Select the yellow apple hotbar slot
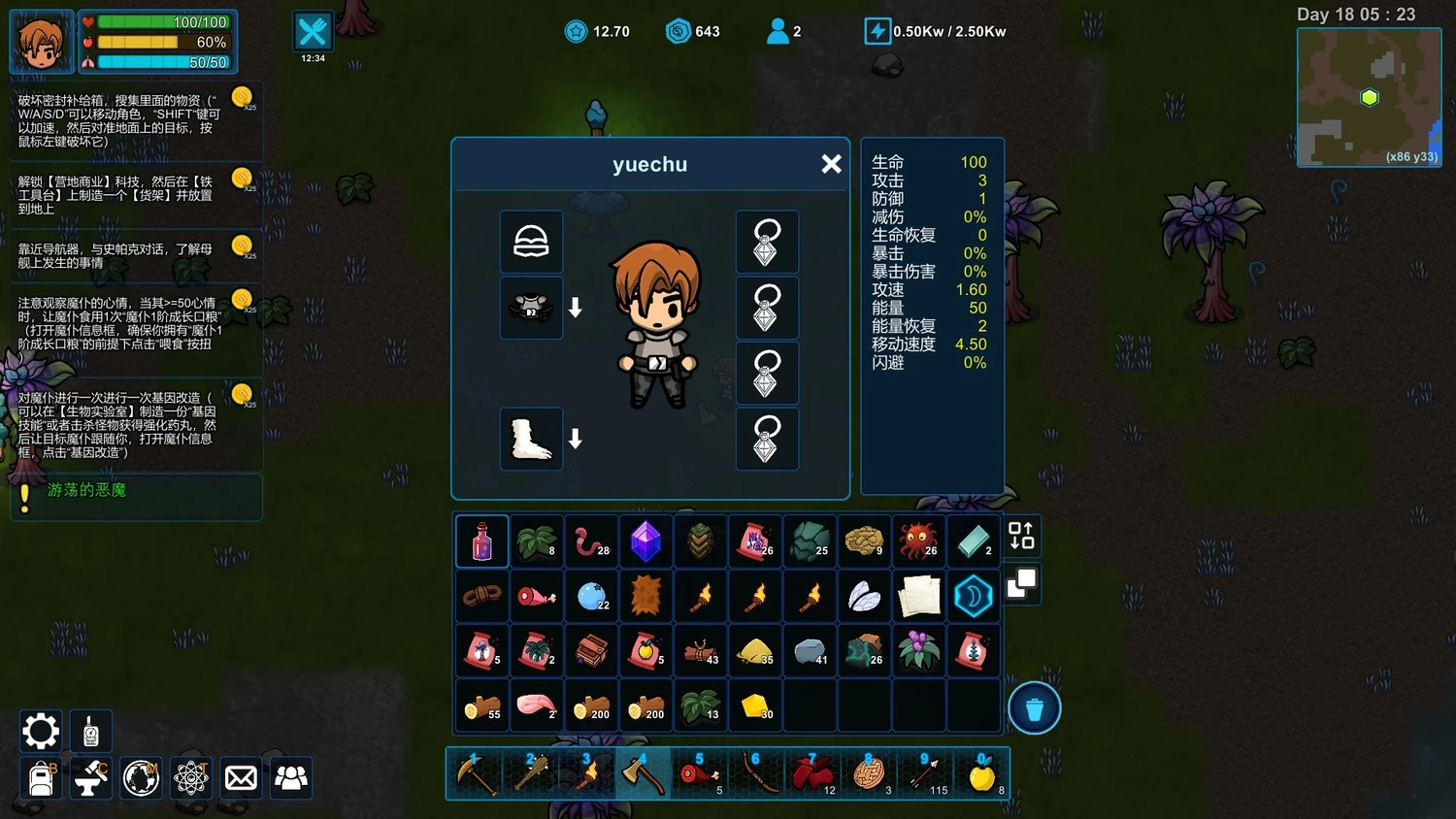The height and width of the screenshot is (819, 1456). click(x=982, y=774)
